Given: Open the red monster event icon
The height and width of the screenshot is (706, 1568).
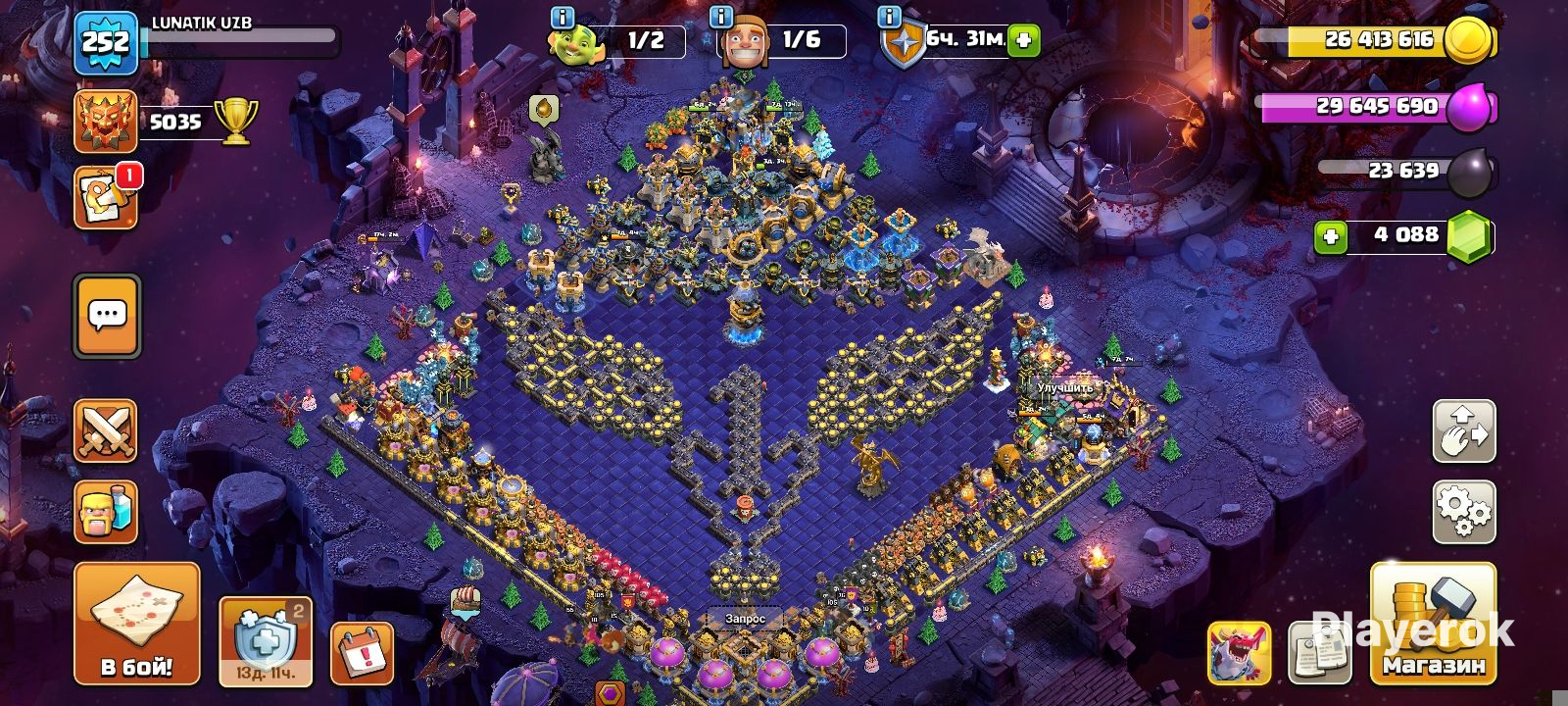Looking at the screenshot, I should pos(1239,652).
